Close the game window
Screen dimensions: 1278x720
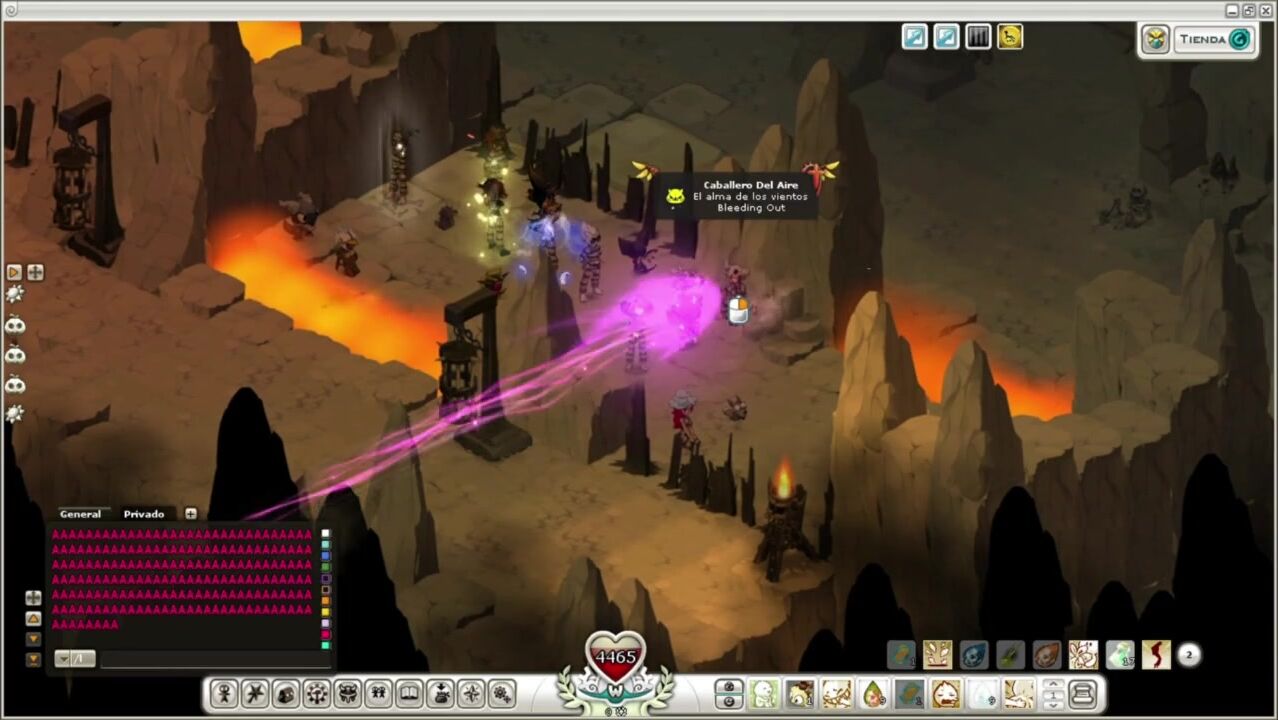click(x=1265, y=10)
